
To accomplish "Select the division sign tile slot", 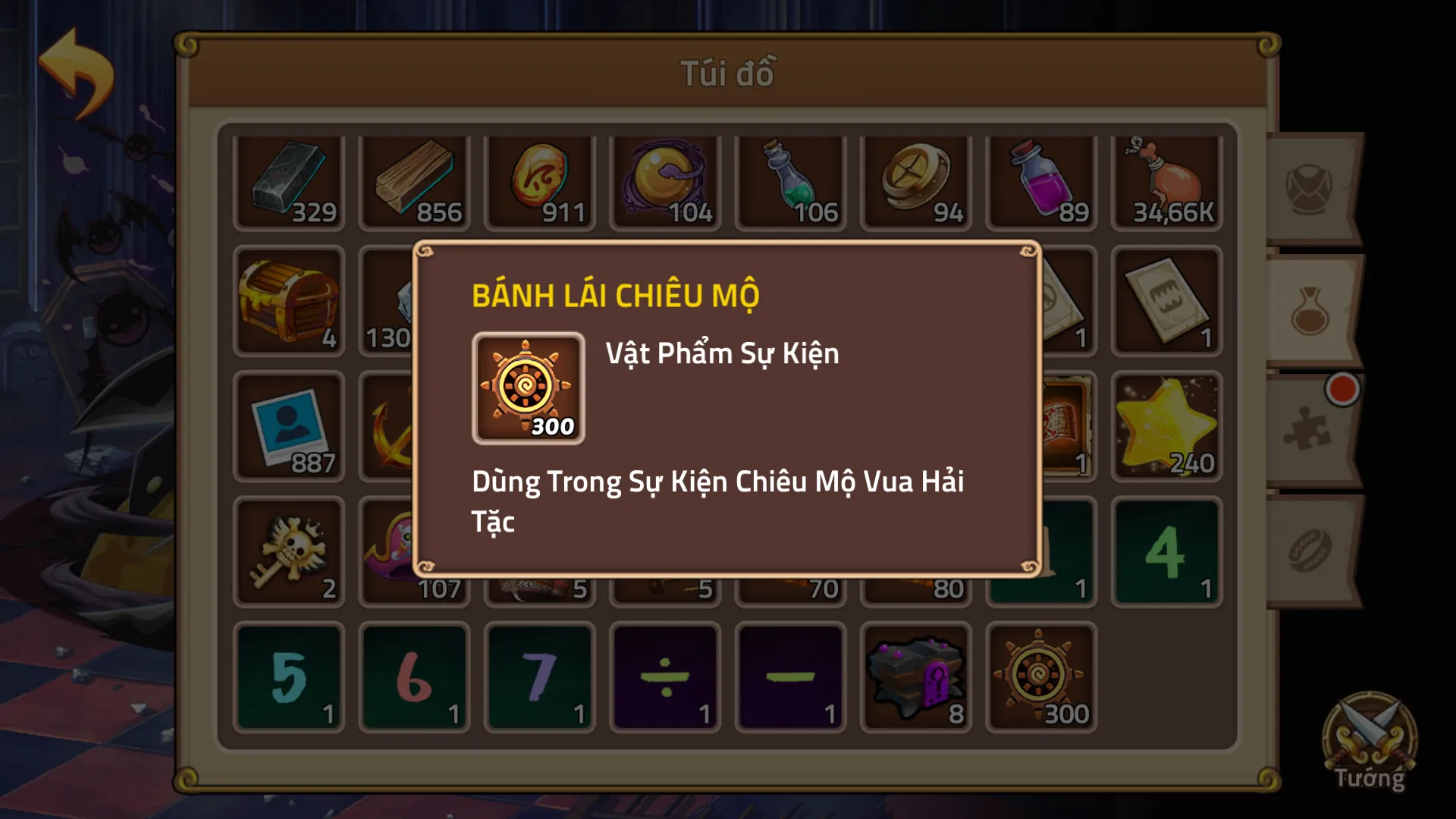I will pos(665,677).
